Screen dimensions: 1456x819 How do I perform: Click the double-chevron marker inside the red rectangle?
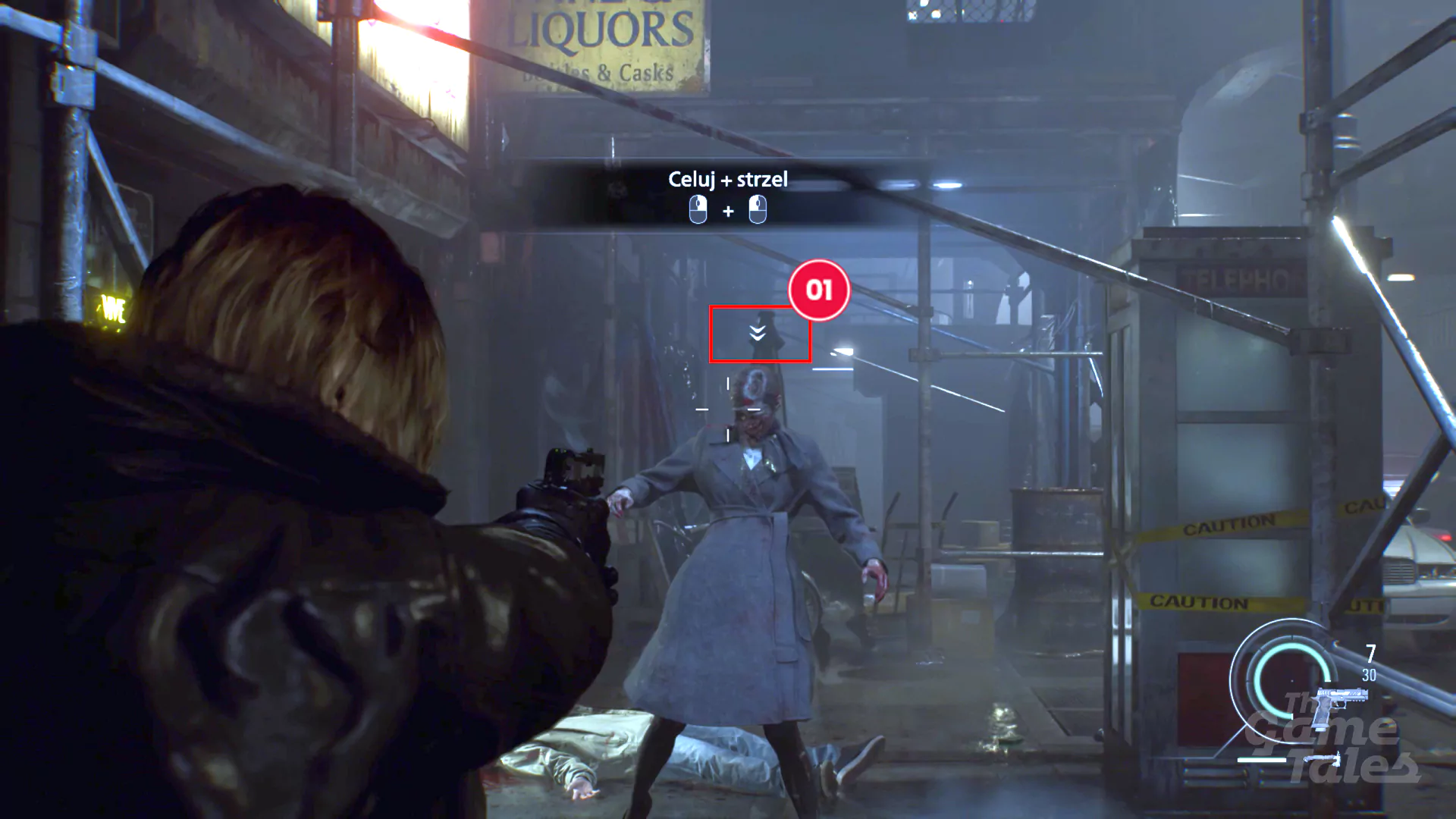tap(758, 331)
